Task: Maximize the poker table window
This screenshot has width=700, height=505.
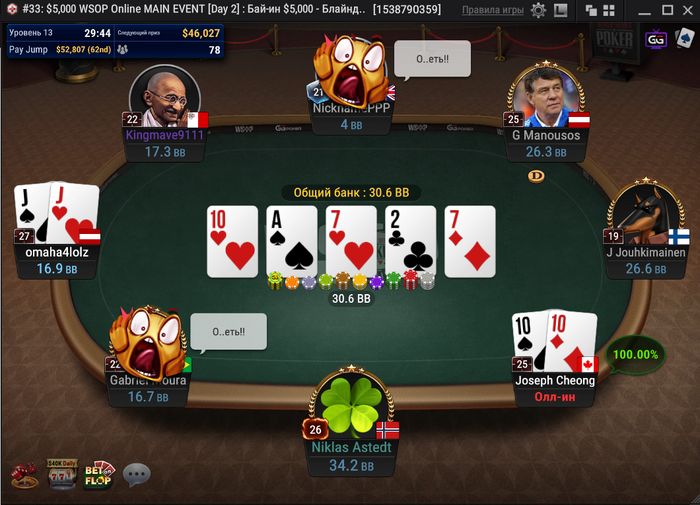Action: point(667,10)
